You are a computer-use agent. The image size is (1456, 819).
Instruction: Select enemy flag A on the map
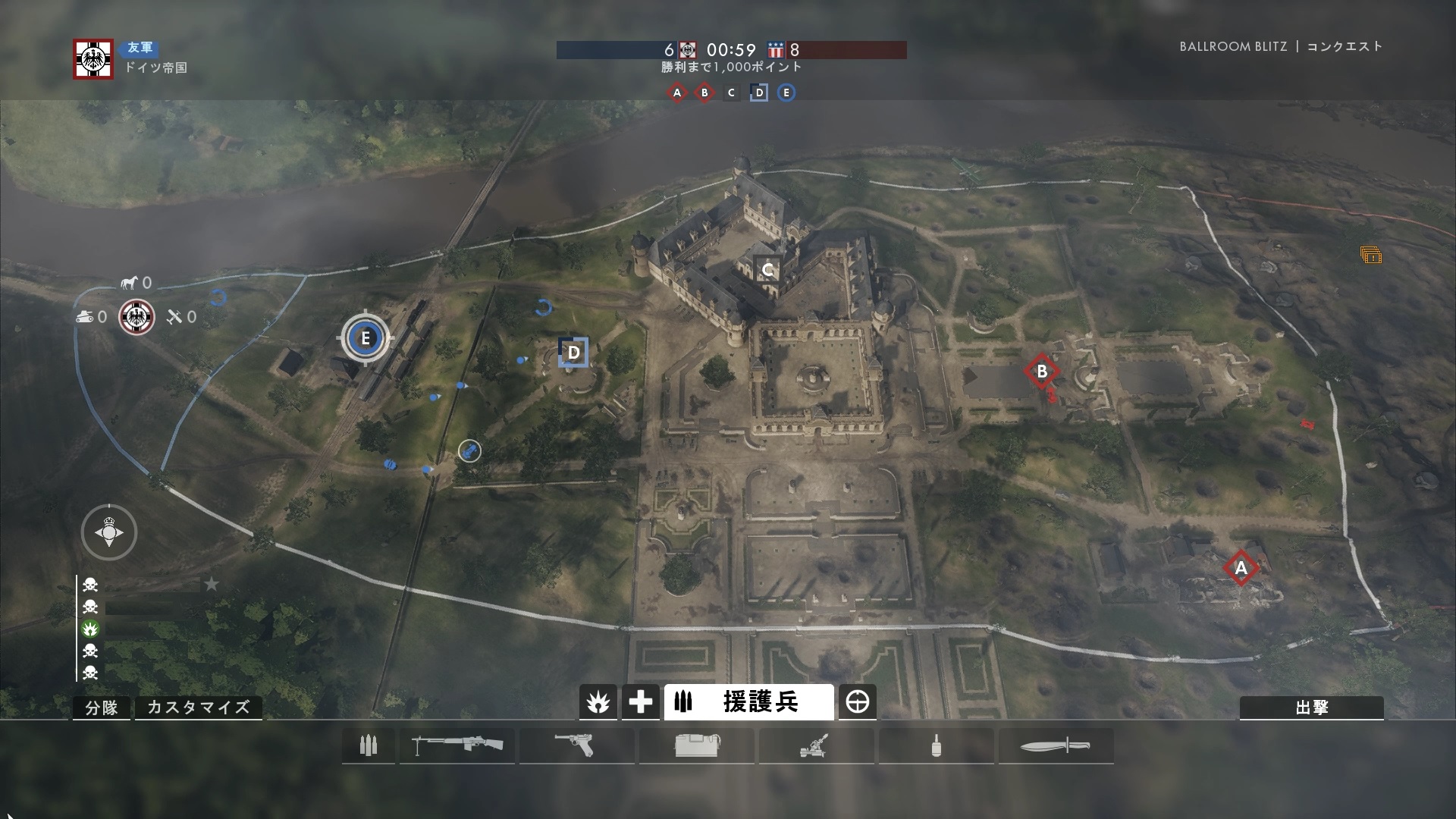[x=1241, y=568]
